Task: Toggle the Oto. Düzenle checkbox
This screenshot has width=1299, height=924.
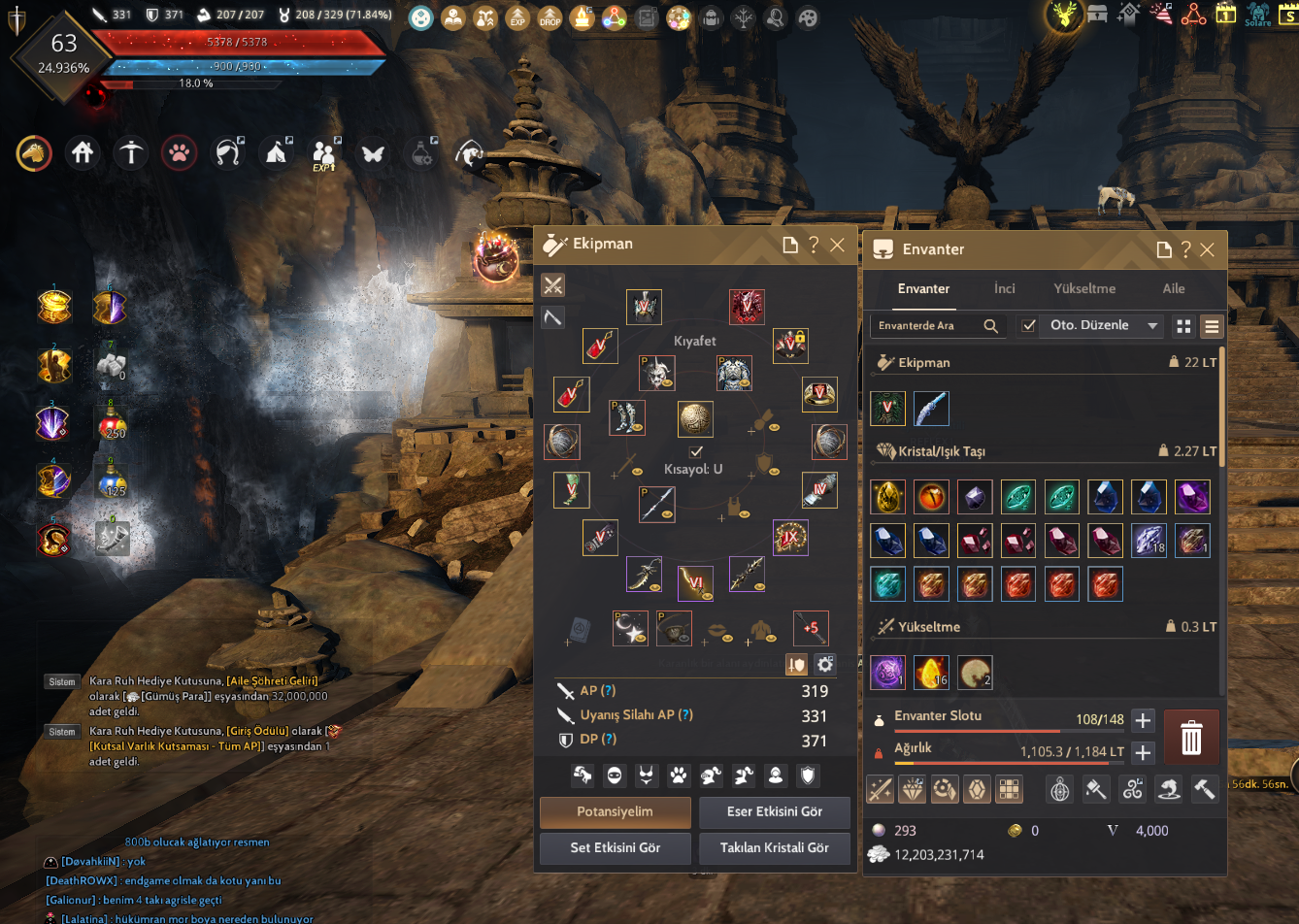Action: 1028,325
